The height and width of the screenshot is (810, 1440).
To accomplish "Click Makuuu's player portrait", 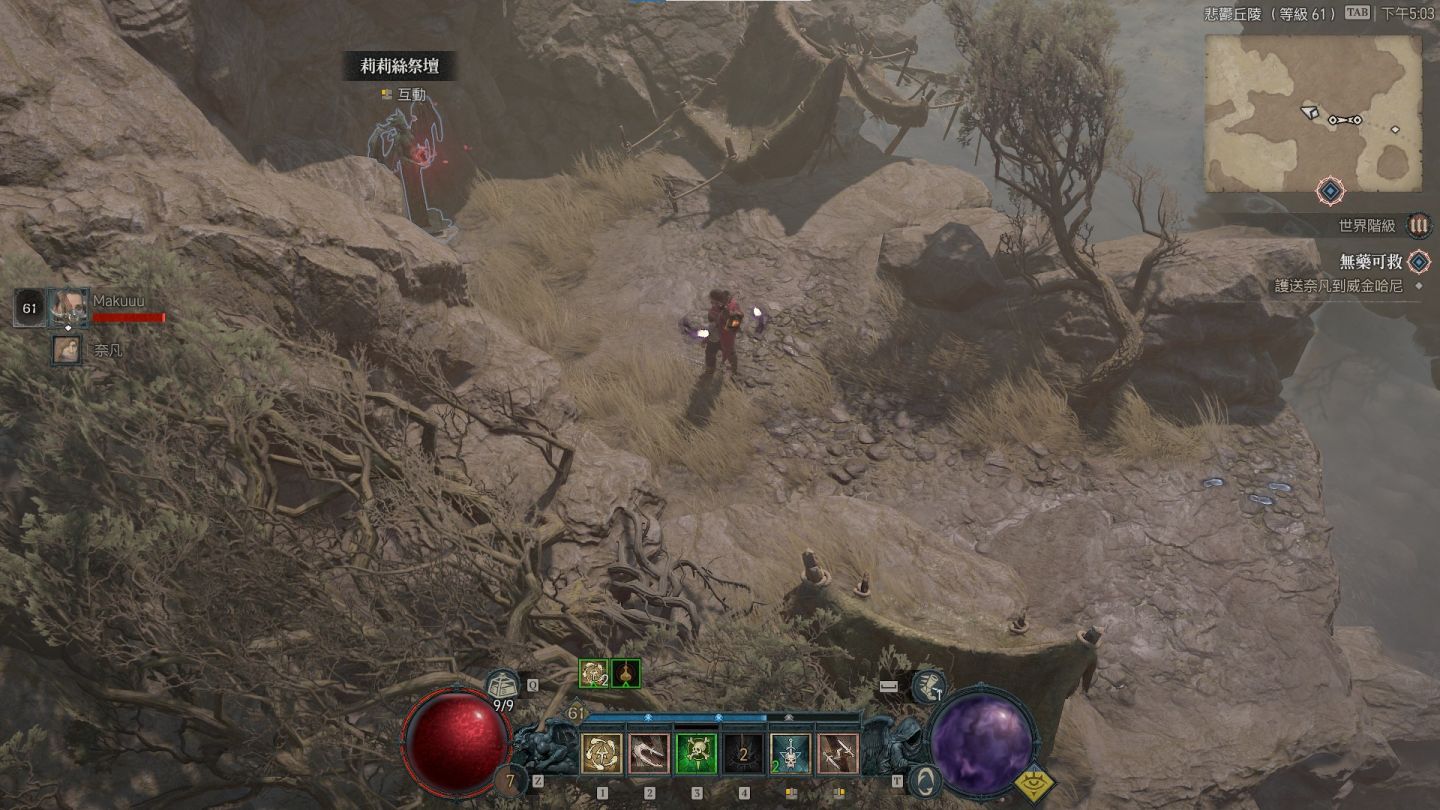I will click(69, 306).
